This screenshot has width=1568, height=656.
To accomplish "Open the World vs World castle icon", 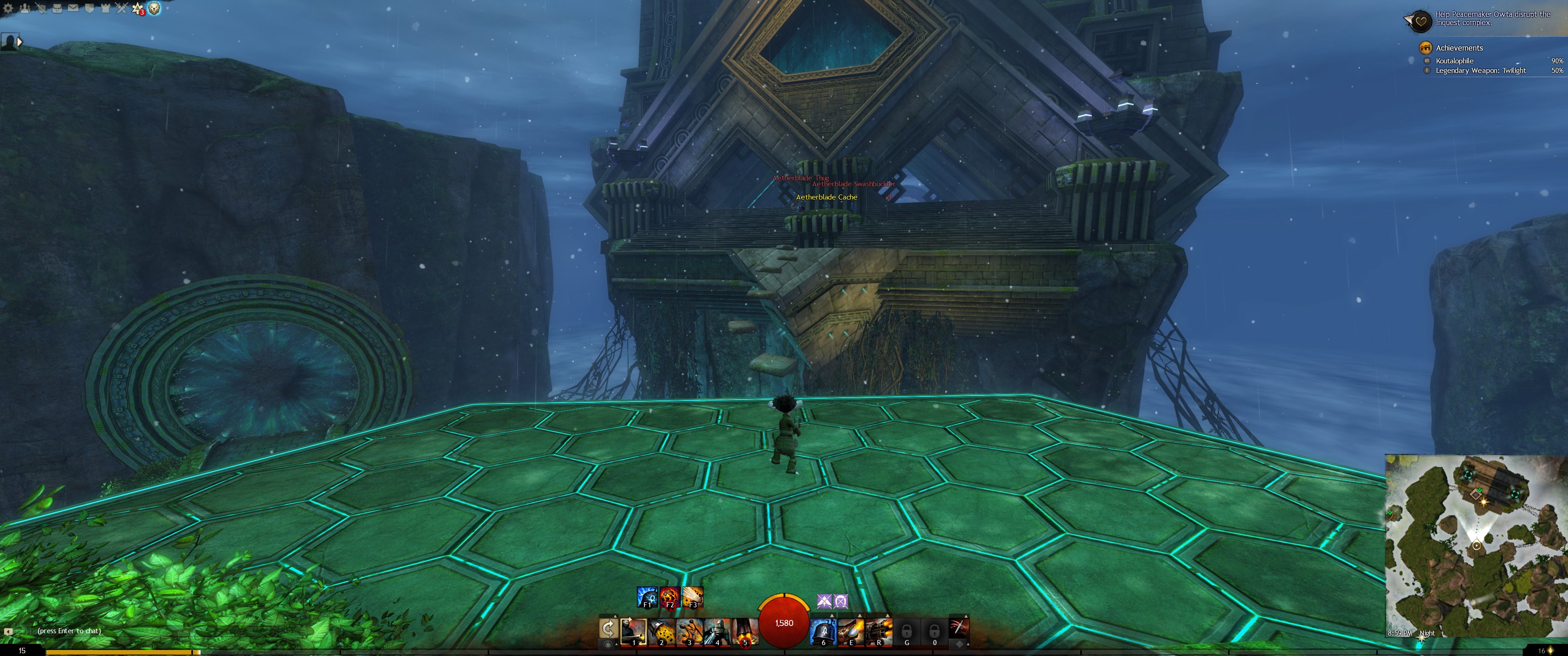I will tap(105, 8).
